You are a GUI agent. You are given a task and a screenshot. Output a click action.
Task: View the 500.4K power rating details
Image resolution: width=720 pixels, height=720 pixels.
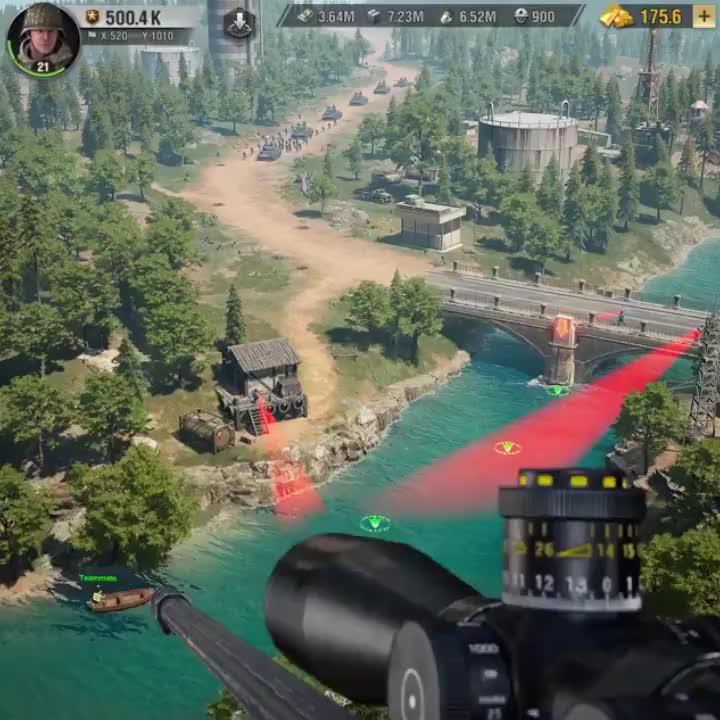coord(130,17)
